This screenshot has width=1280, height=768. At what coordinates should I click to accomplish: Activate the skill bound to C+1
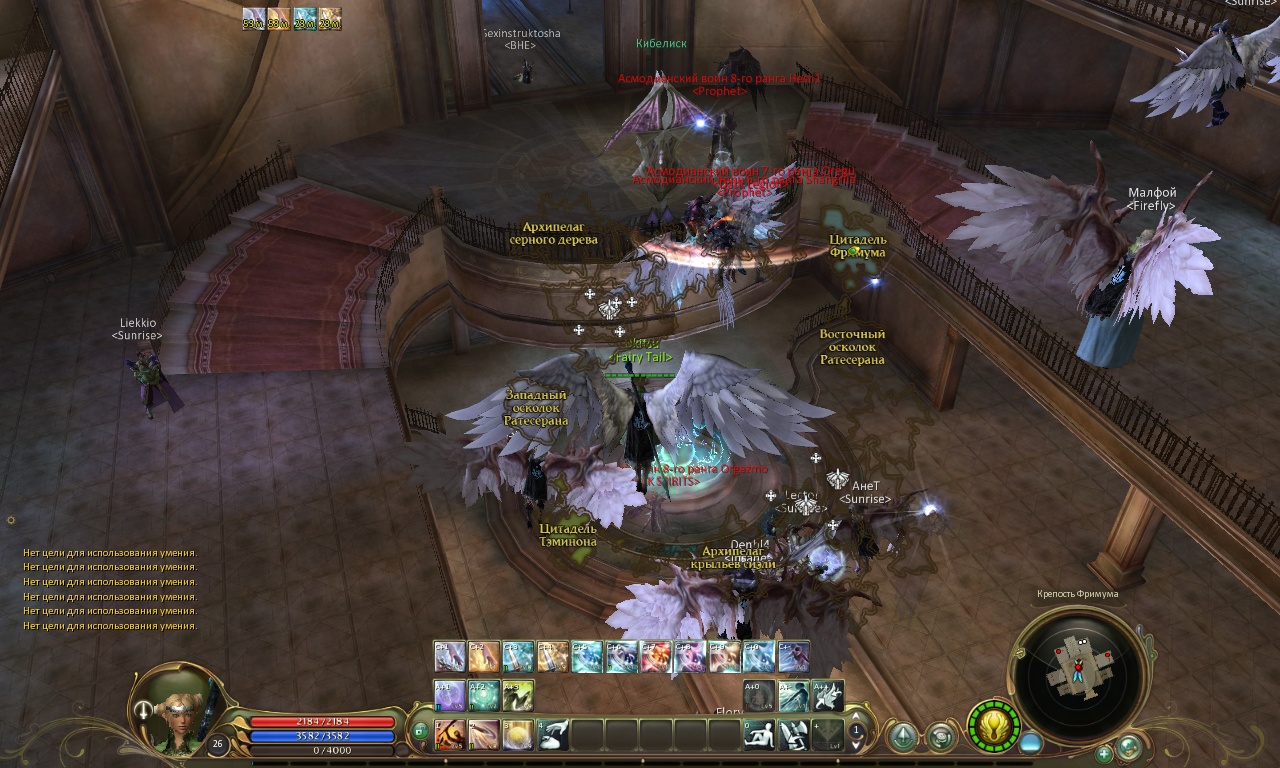[450, 656]
